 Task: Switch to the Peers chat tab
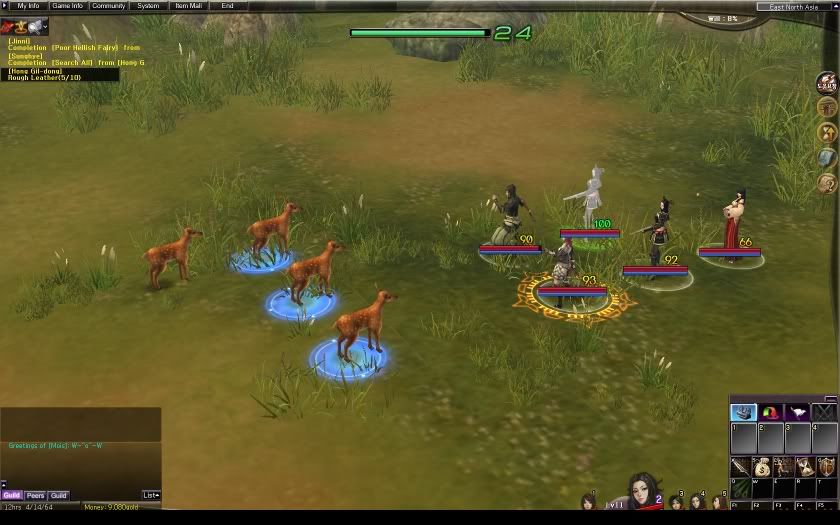click(x=35, y=495)
